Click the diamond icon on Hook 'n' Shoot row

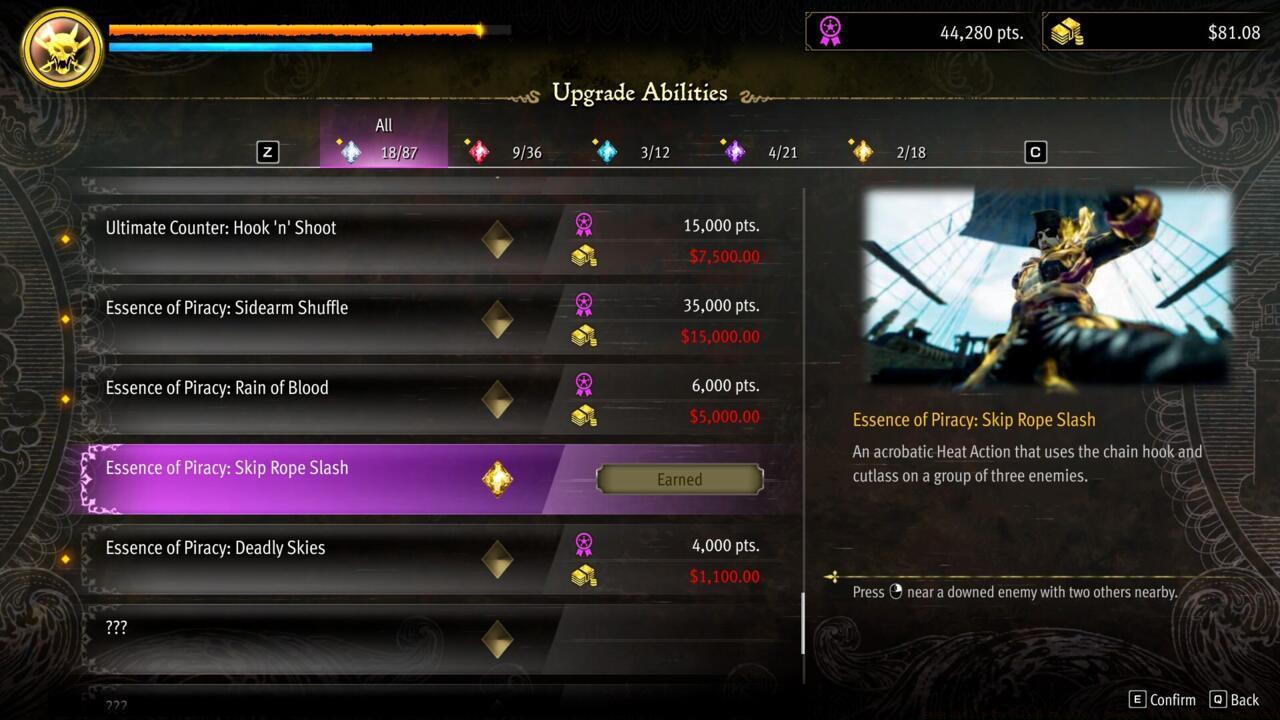497,240
